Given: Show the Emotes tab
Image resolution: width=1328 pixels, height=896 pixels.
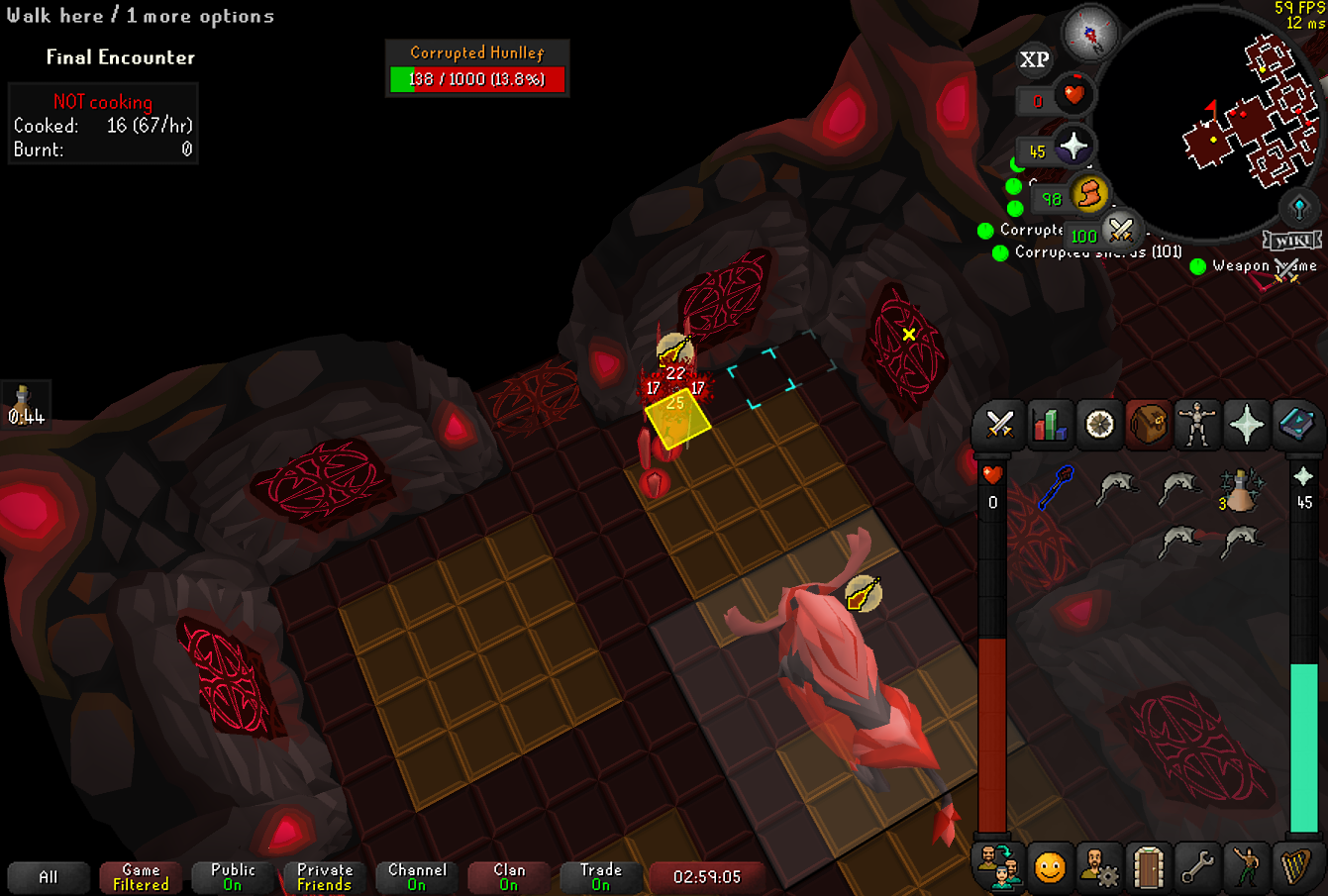Looking at the screenshot, I should (1050, 867).
